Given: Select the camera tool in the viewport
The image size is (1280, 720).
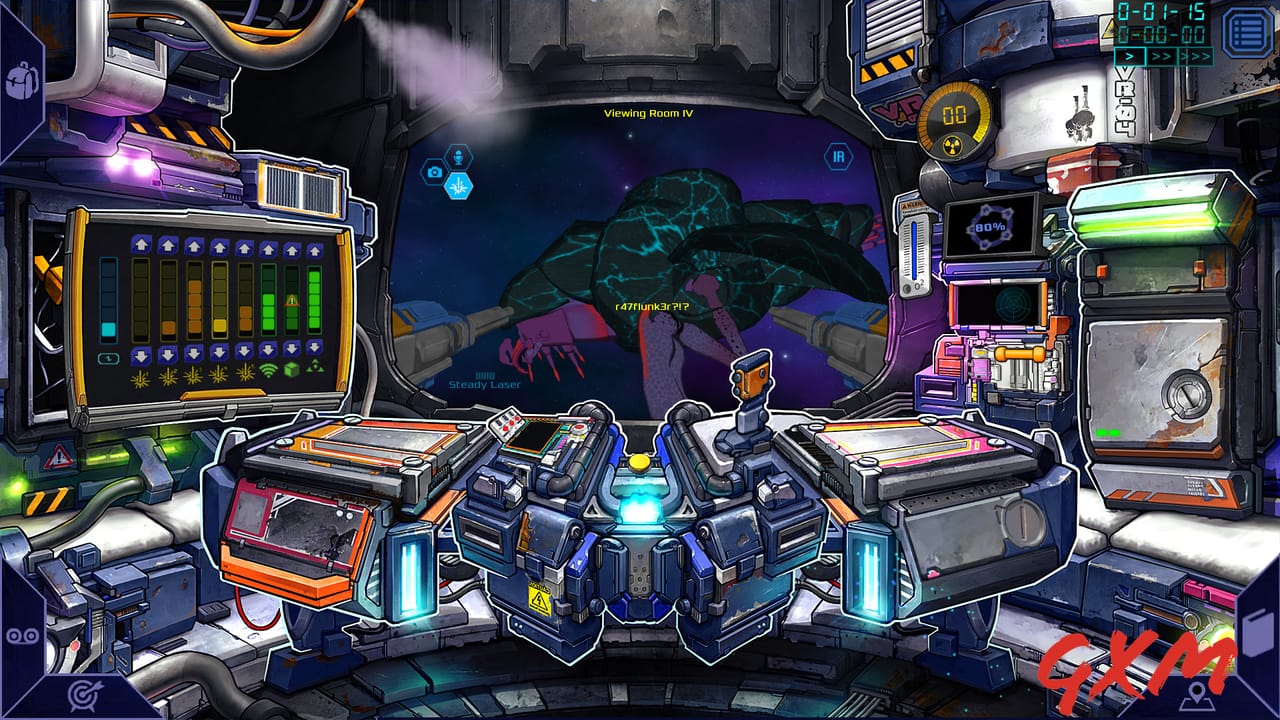Looking at the screenshot, I should (x=434, y=171).
